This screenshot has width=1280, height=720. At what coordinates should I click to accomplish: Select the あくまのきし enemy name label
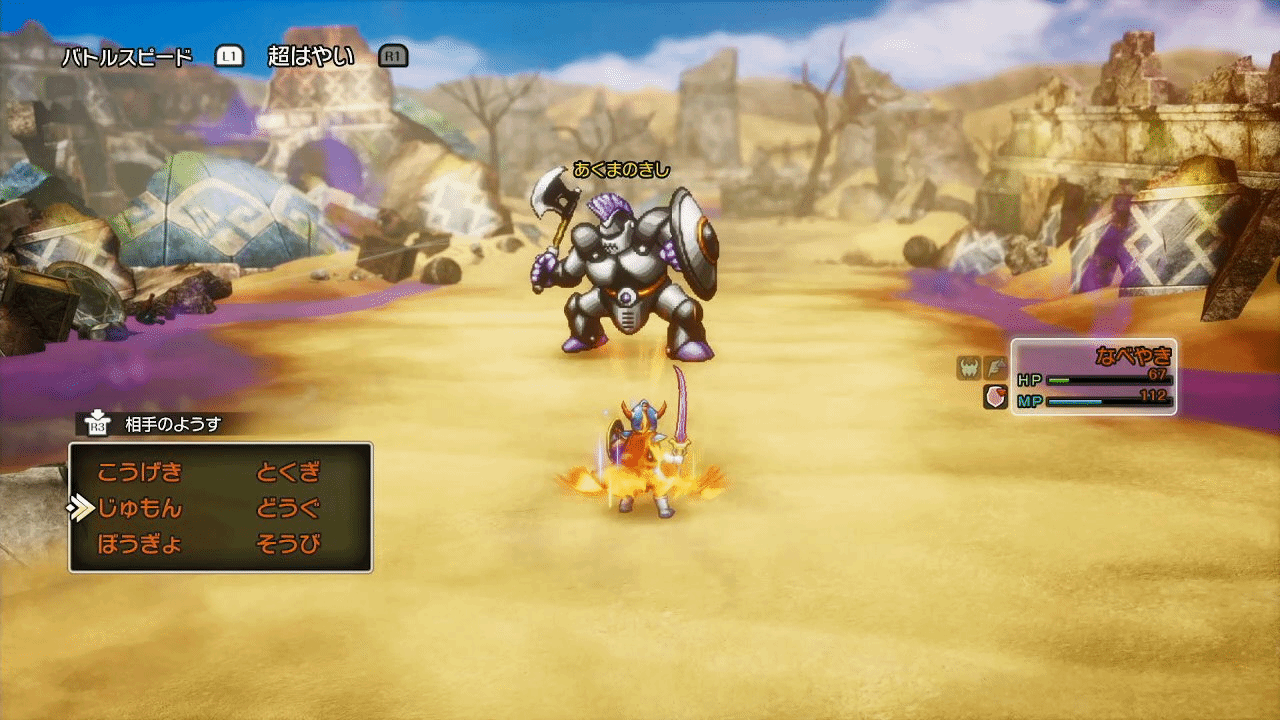click(x=621, y=169)
